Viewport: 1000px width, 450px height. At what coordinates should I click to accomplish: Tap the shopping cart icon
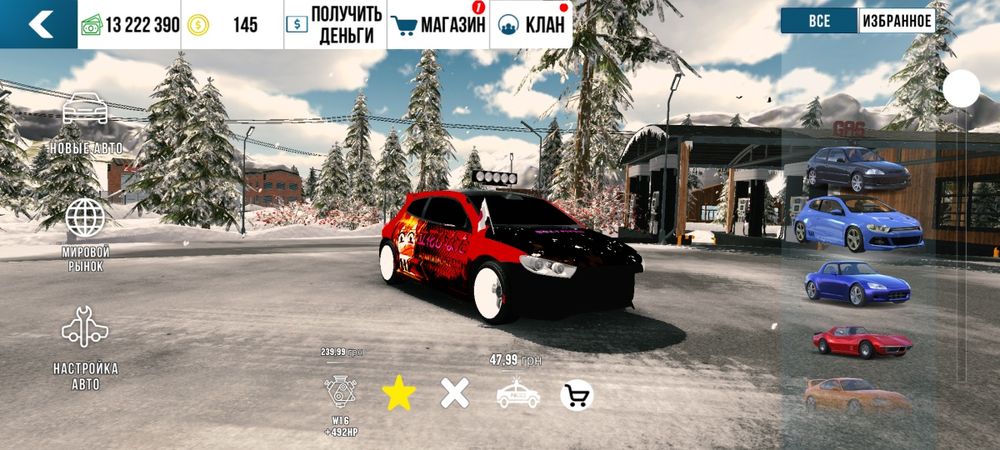click(576, 396)
